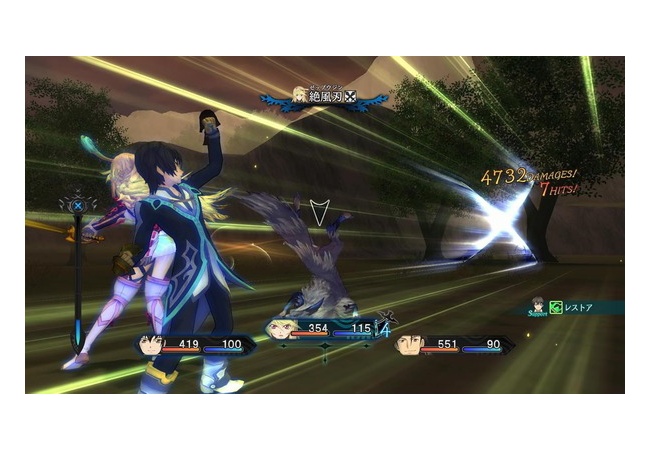Choose Alvin's portrait in the party bar

(x=409, y=345)
